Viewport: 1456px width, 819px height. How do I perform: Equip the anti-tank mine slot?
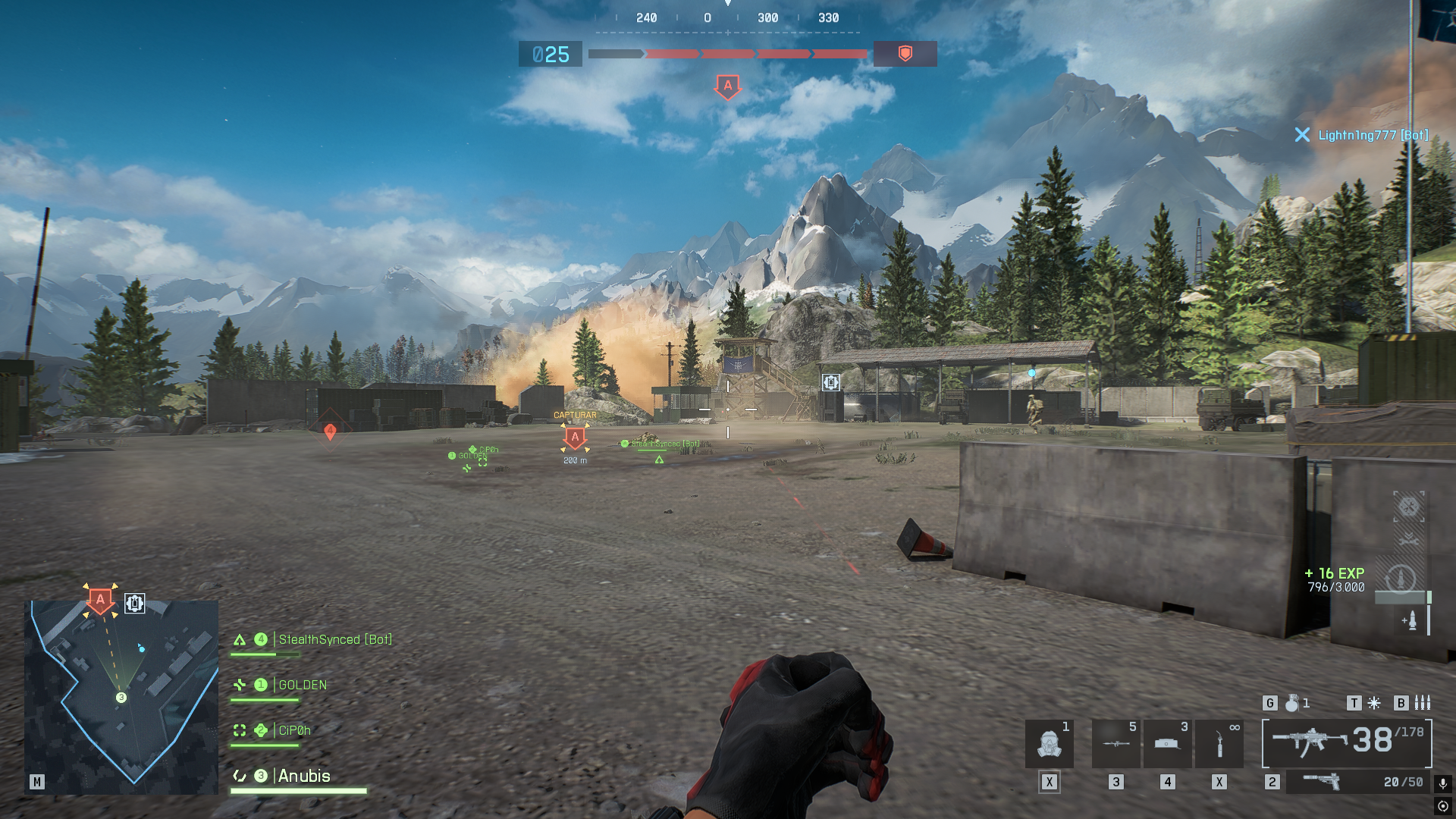click(1167, 744)
